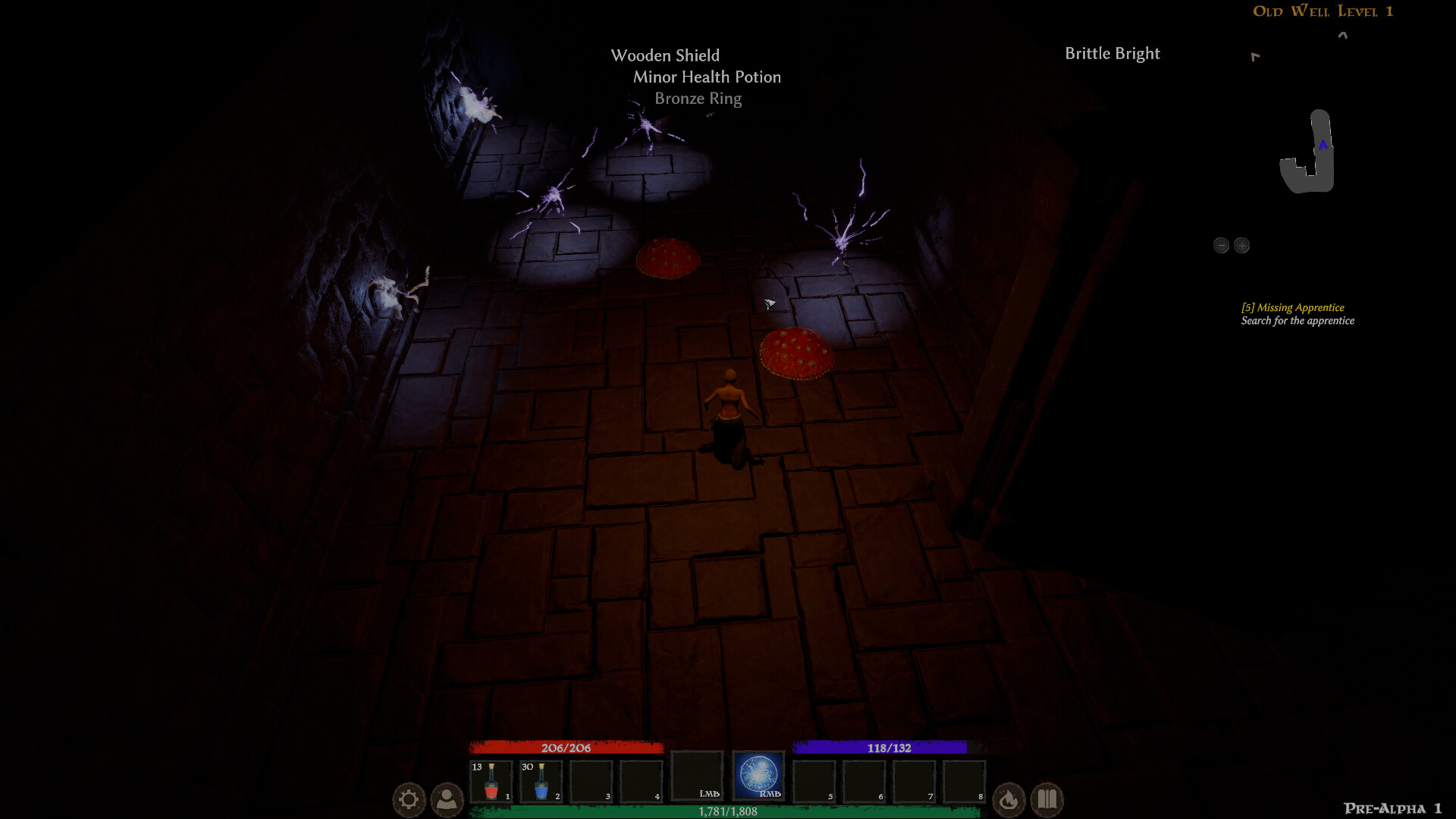Click the empty LMB attack slot
Screen dimensions: 1456x819
pyautogui.click(x=698, y=777)
